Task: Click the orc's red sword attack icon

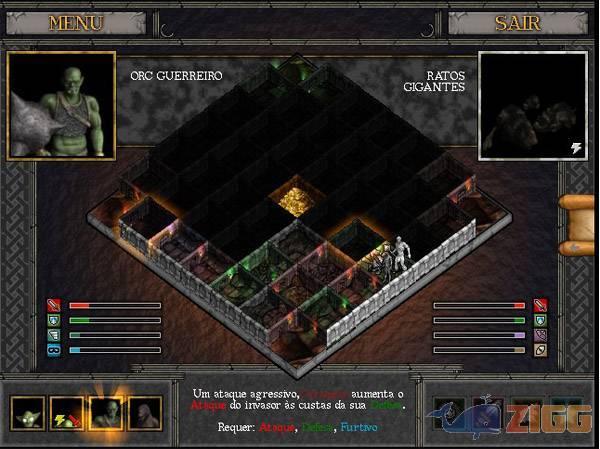Action: [x=54, y=305]
